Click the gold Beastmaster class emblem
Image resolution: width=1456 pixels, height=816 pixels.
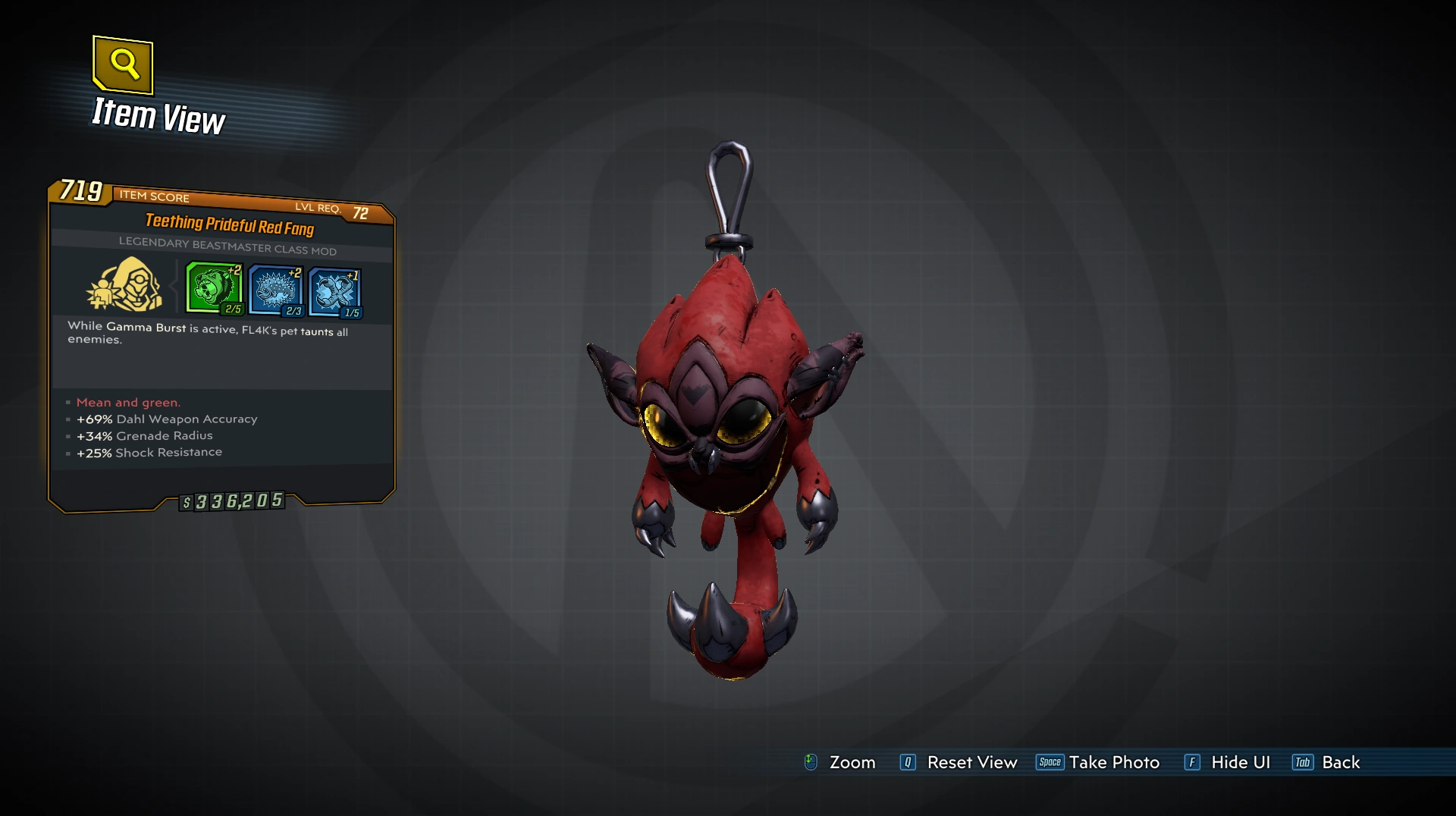(x=125, y=285)
